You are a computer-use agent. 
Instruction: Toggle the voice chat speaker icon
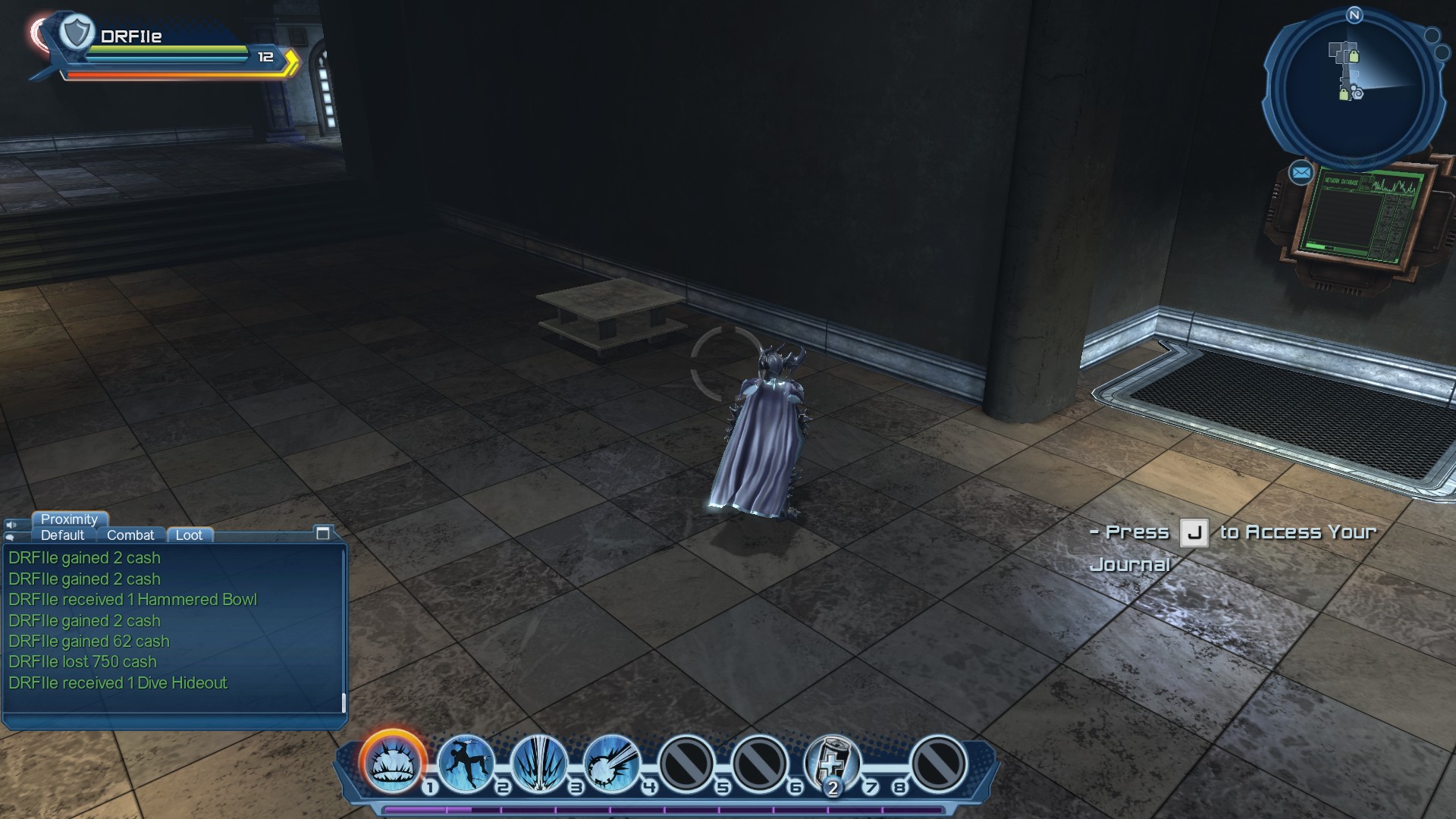(11, 525)
